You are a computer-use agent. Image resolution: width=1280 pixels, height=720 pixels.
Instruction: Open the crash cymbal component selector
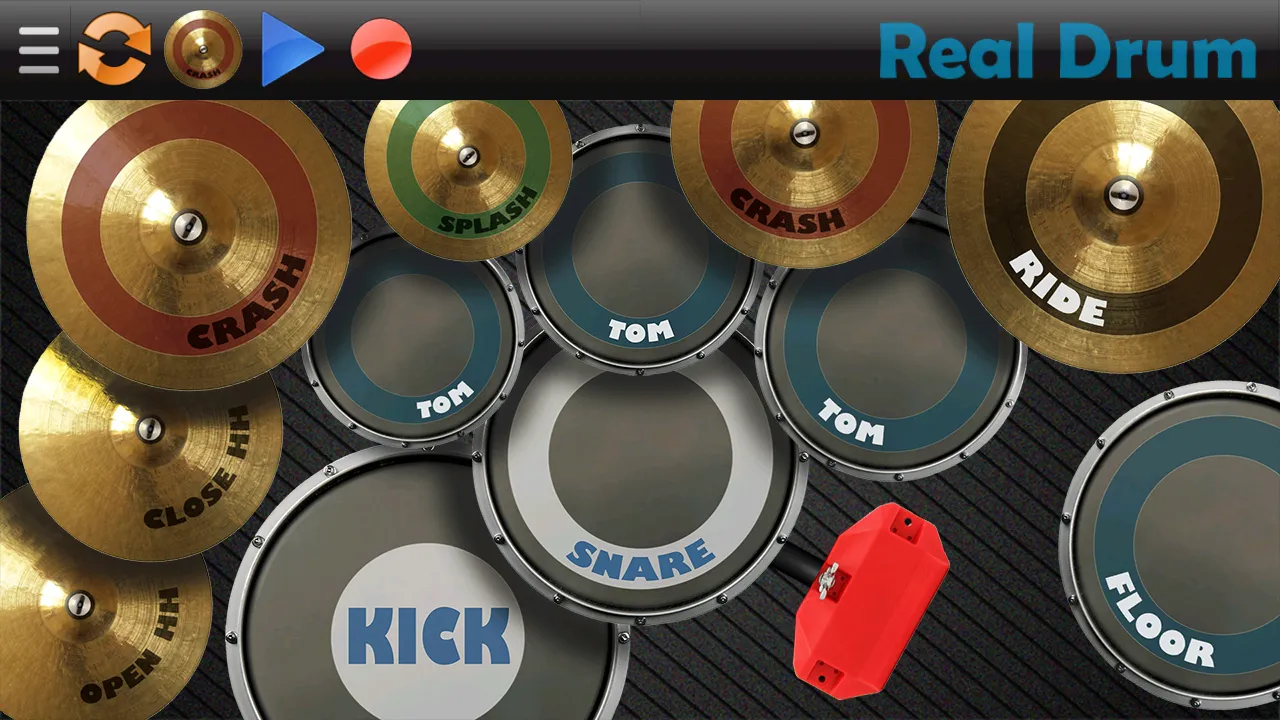pos(203,48)
